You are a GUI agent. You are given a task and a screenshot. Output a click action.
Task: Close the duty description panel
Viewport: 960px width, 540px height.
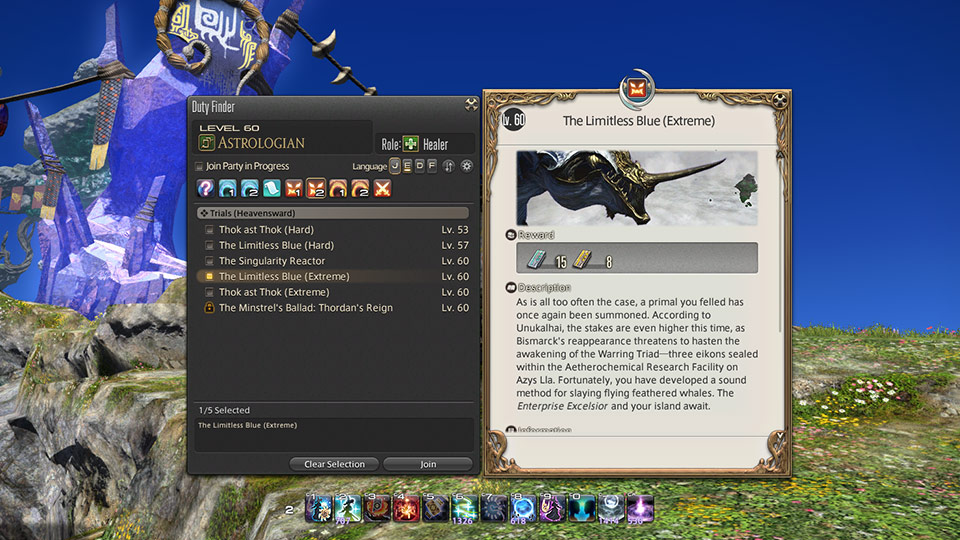(x=780, y=101)
